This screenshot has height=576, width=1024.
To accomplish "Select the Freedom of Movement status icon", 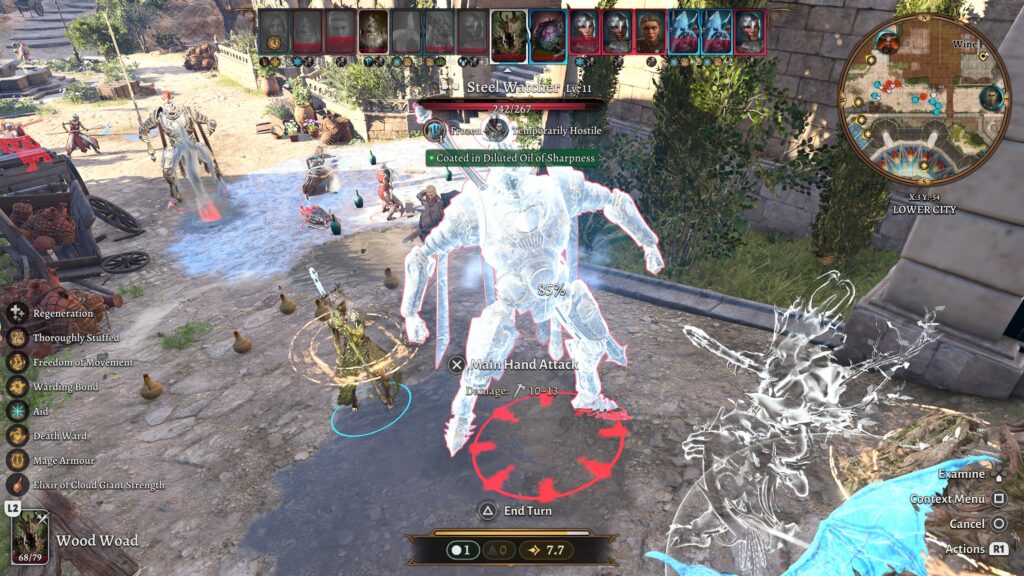I will pyautogui.click(x=17, y=362).
